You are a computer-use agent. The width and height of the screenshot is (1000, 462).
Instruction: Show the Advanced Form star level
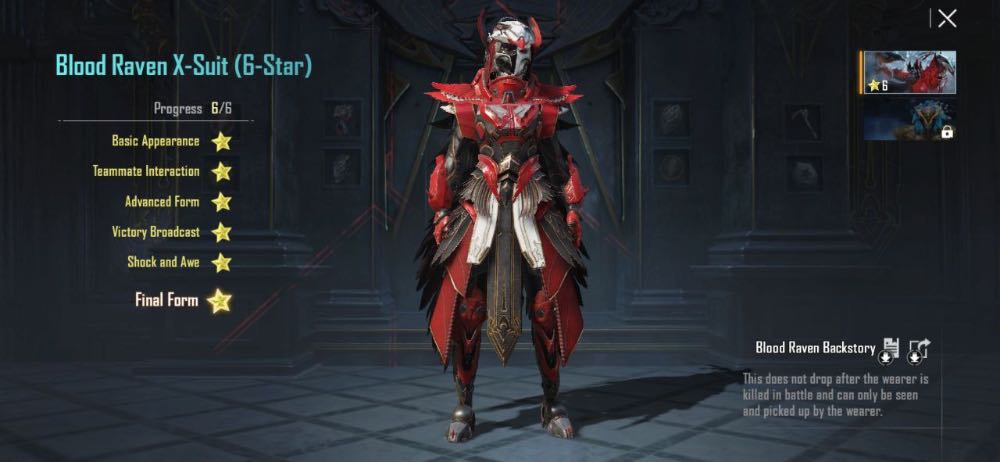tap(221, 202)
